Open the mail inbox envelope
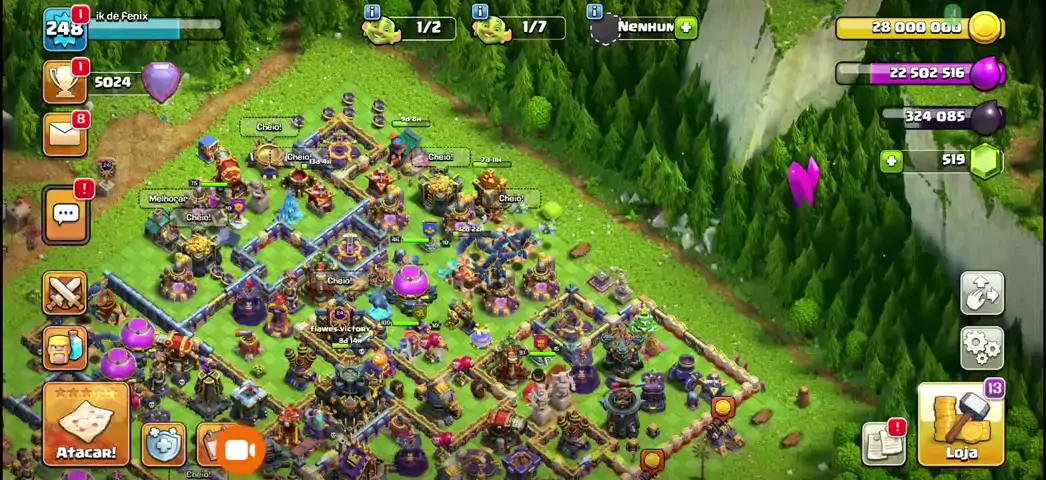 [65, 134]
